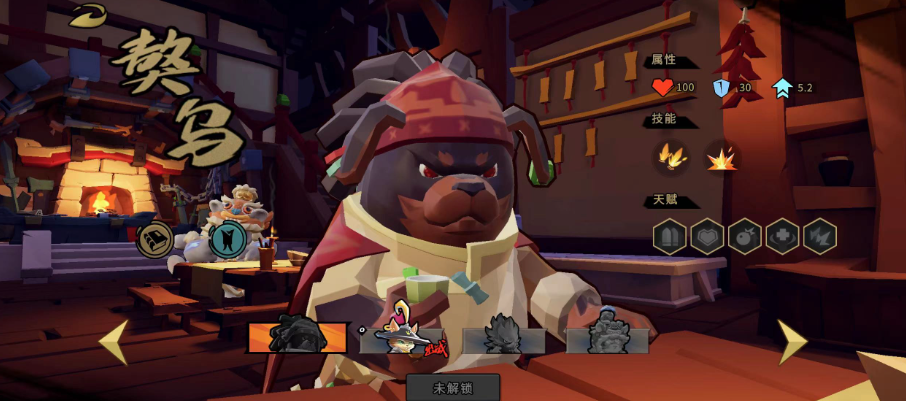Open the teal costume icon
Viewport: 906px width, 401px height.
pos(228,240)
